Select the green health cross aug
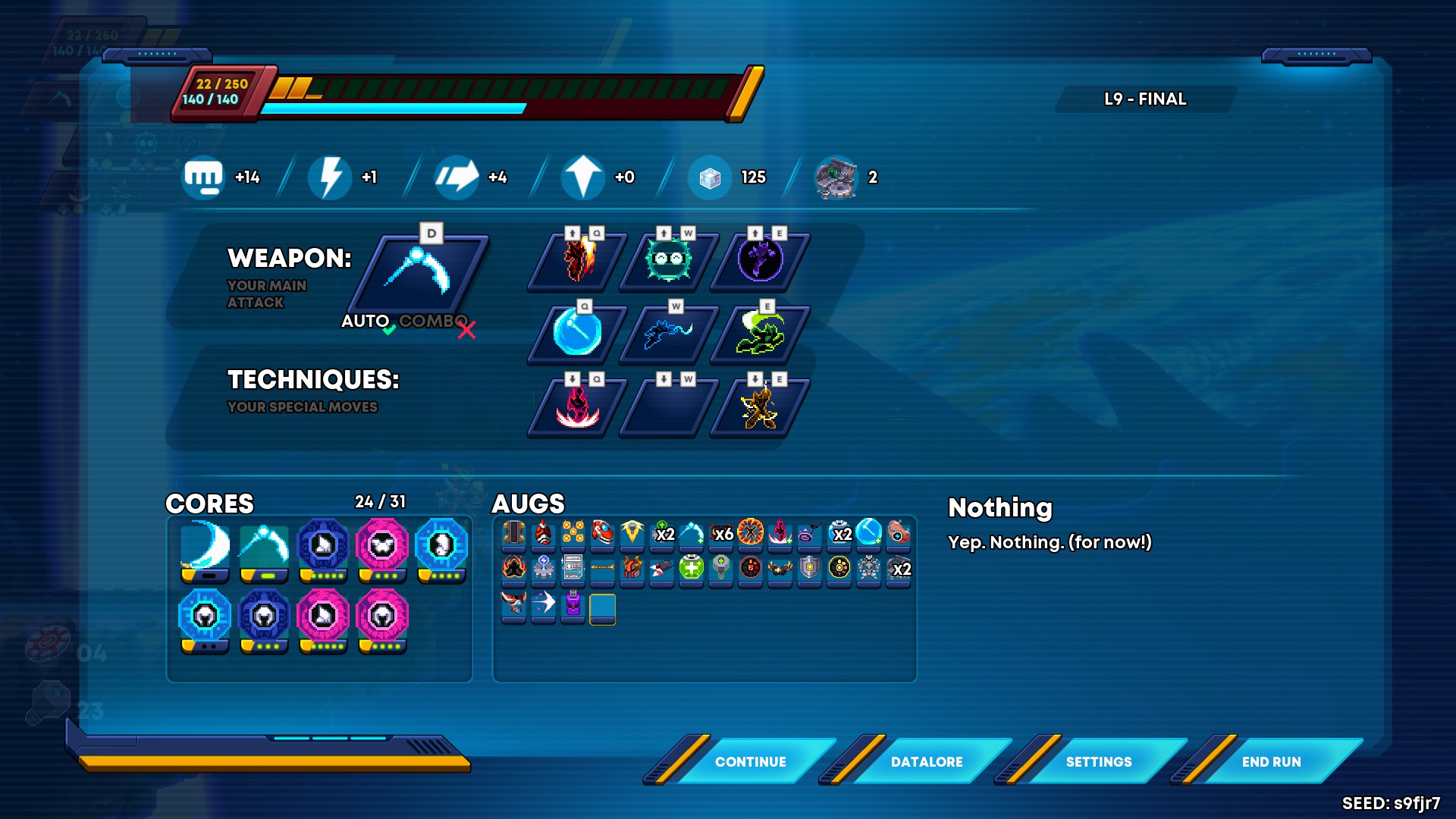The width and height of the screenshot is (1456, 819). 691,567
